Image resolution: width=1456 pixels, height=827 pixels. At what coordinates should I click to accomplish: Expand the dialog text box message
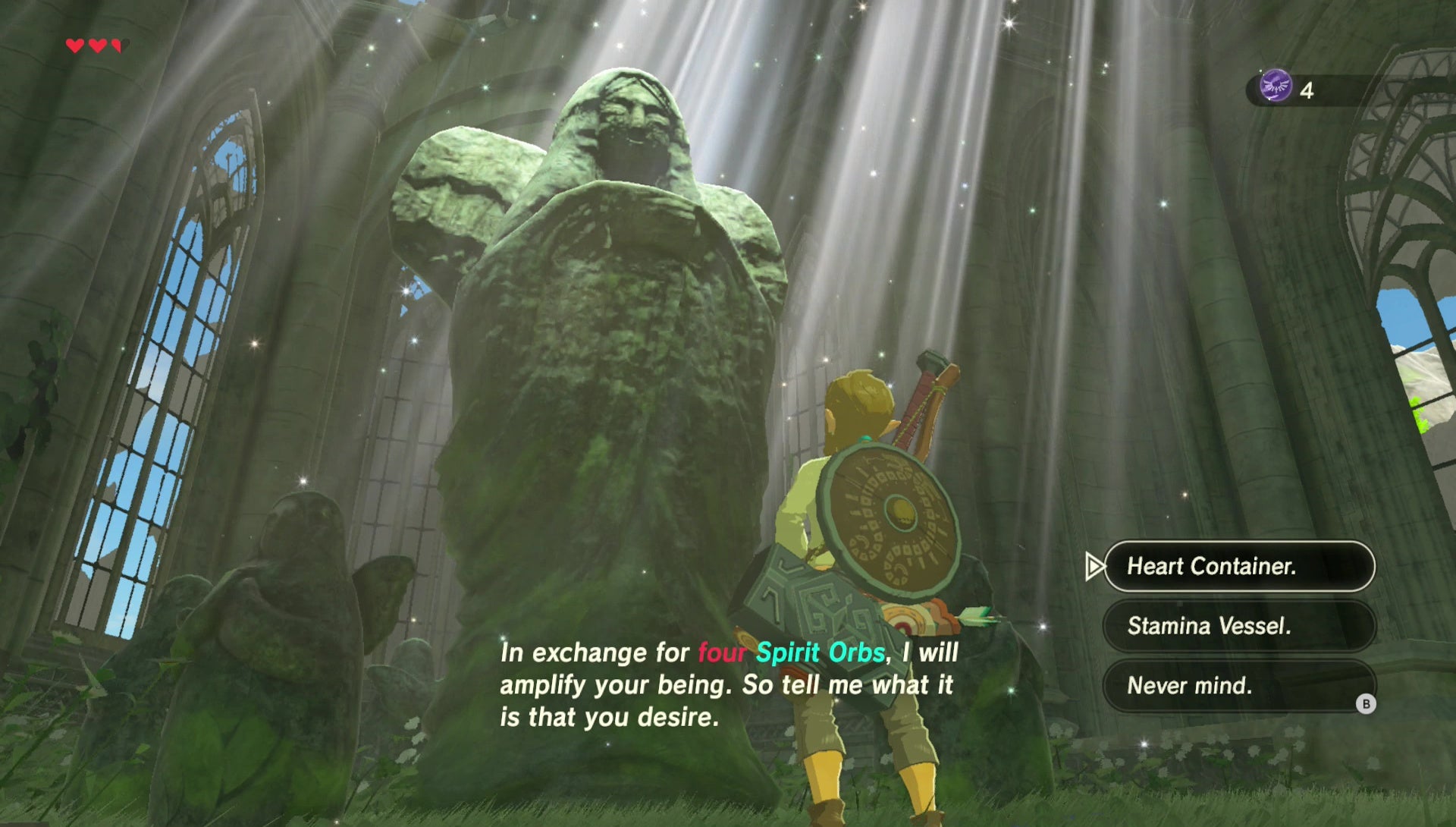728,683
